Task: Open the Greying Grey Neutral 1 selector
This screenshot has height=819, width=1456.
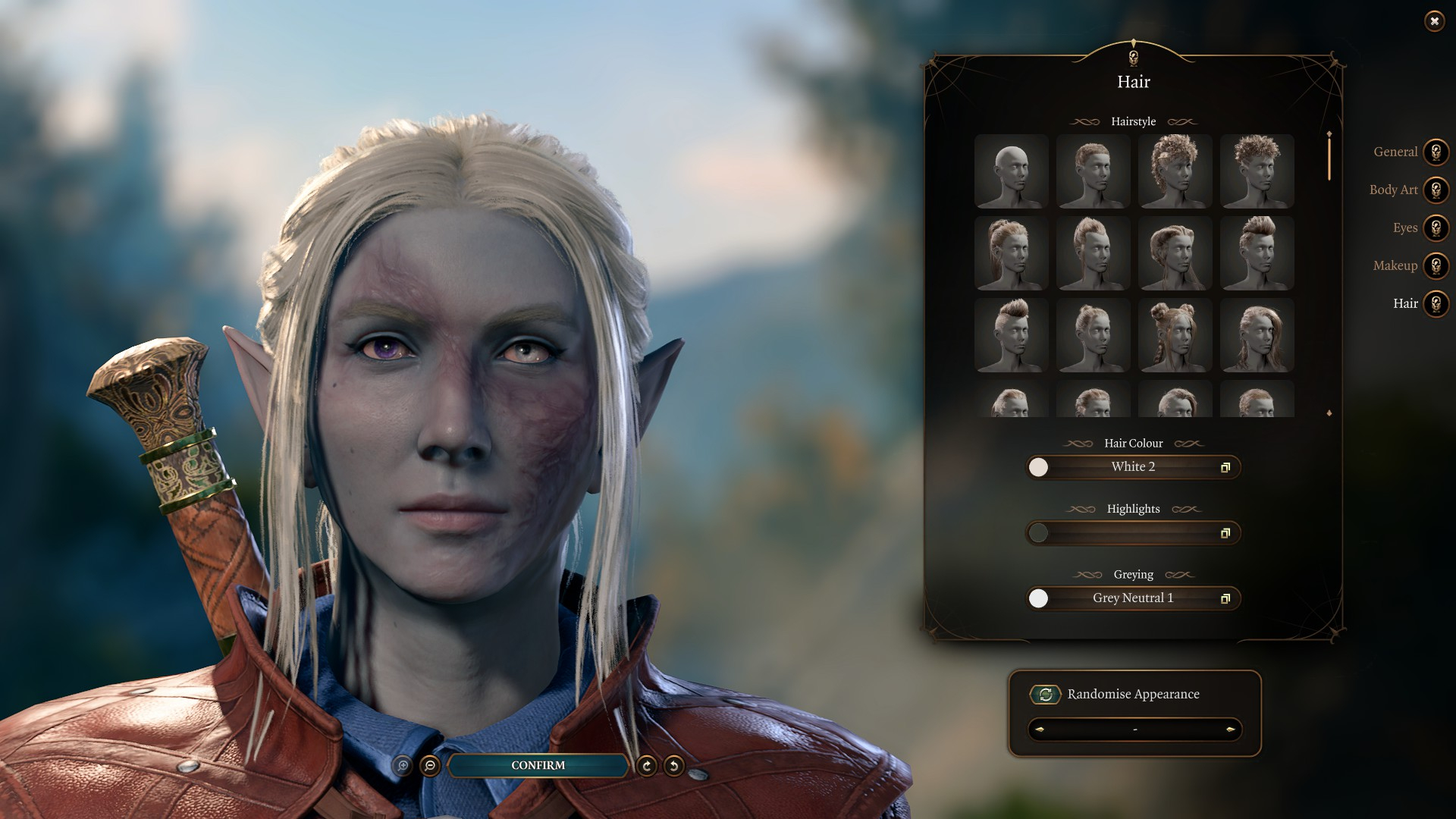Action: click(1133, 598)
